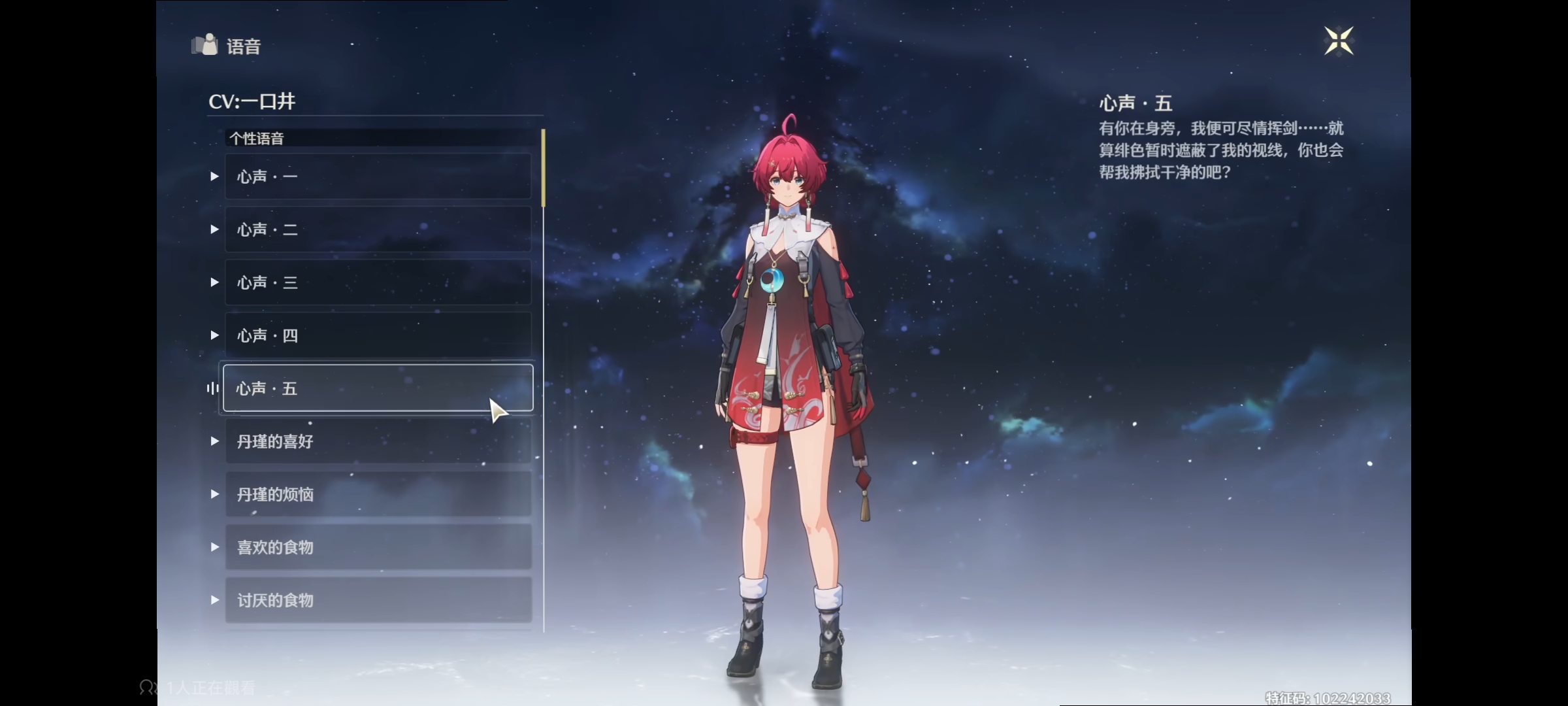Play the 心声·二 voice line
The height and width of the screenshot is (706, 1568).
pos(378,229)
